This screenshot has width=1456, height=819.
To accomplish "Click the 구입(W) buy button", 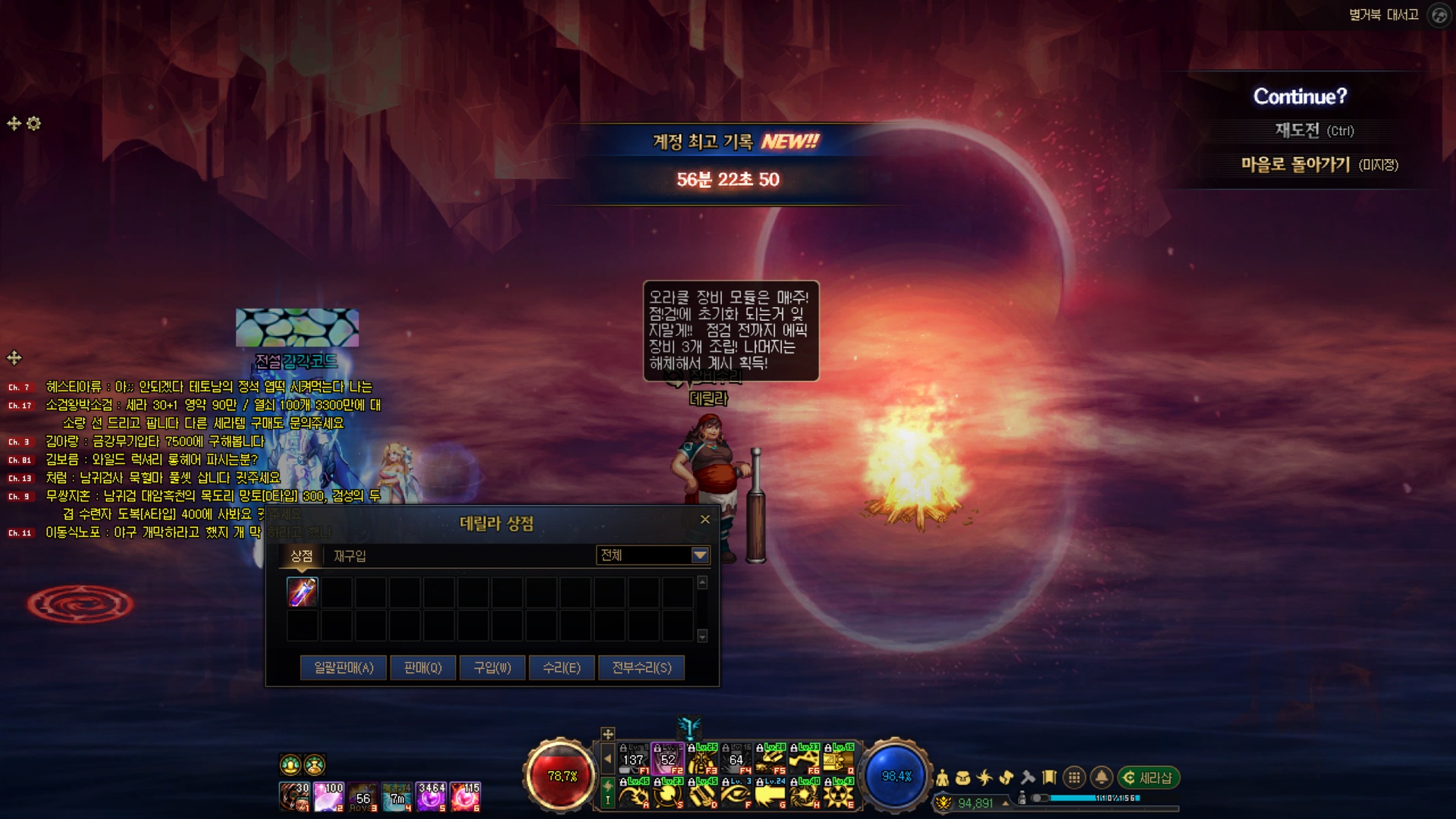I will point(492,667).
